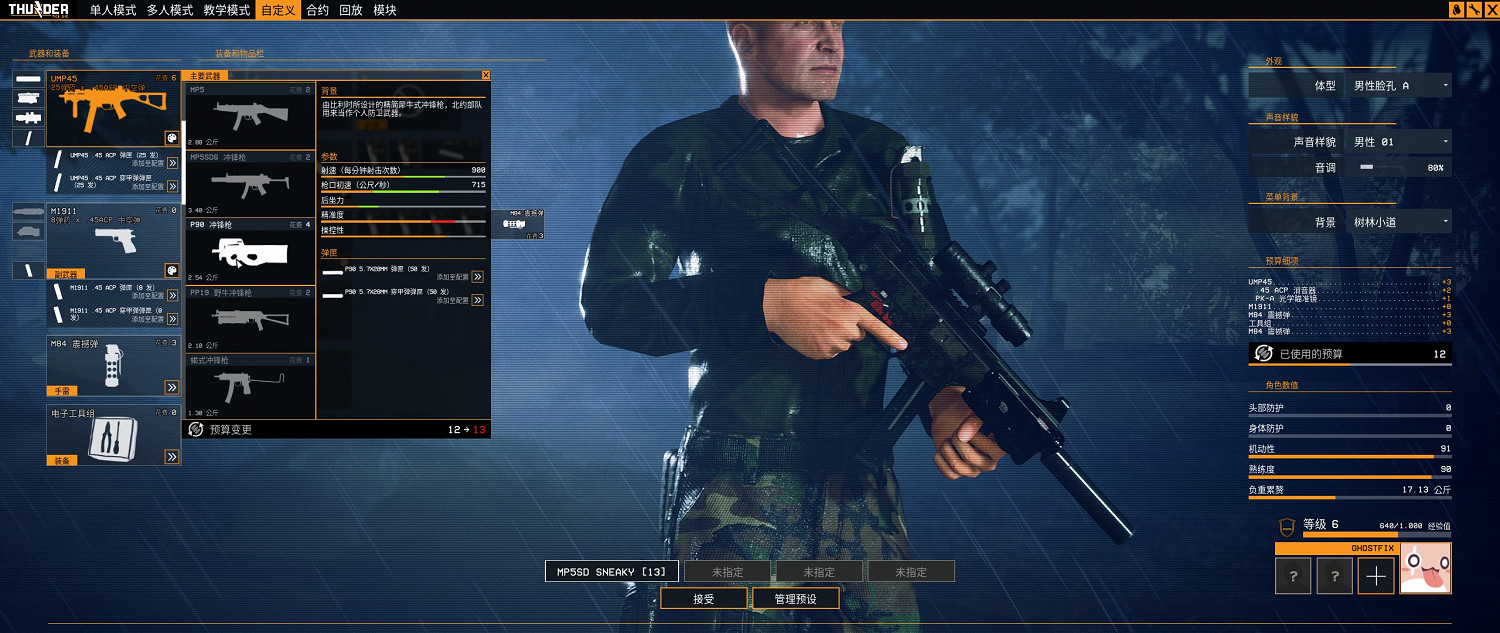The height and width of the screenshot is (633, 1500).
Task: Click the 接受 accept button
Action: (x=704, y=599)
